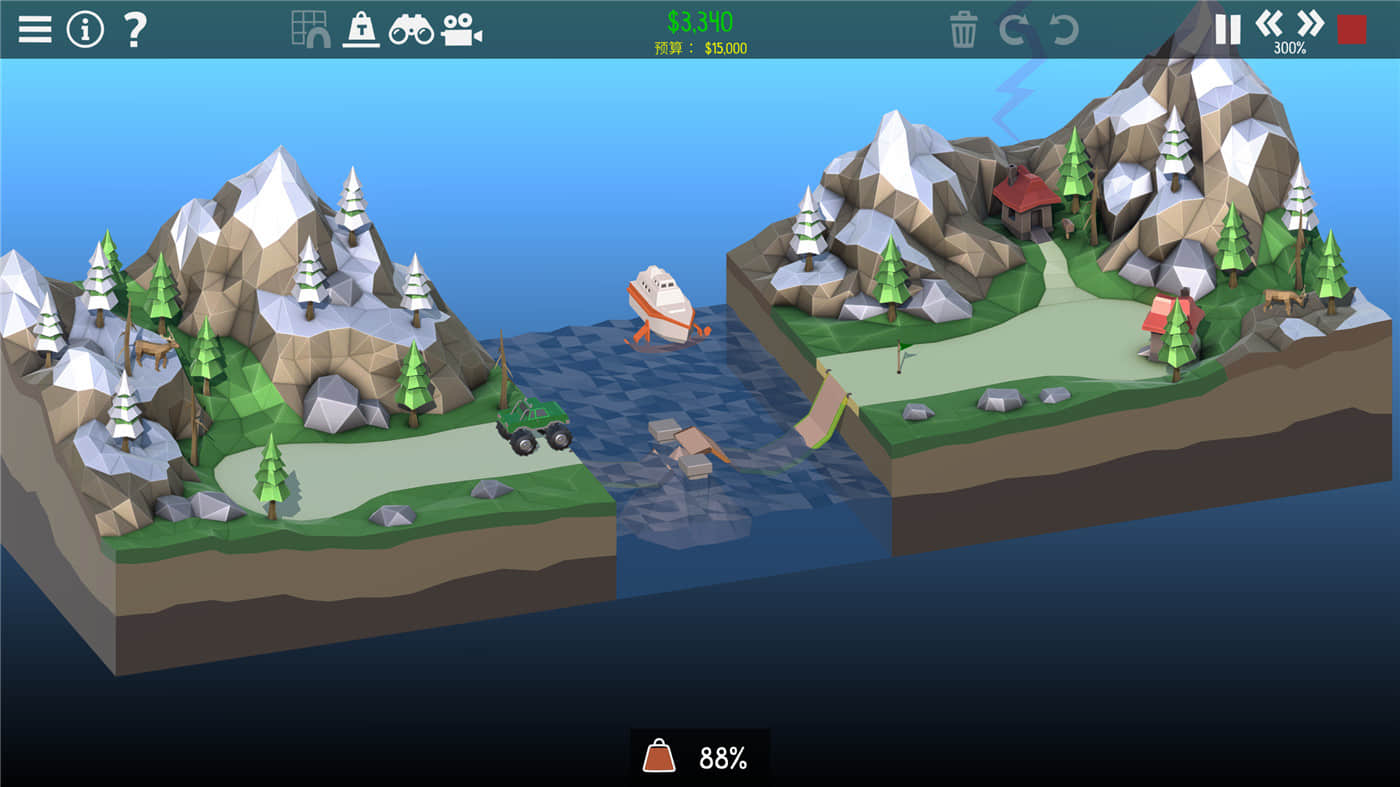View level information via info icon
The image size is (1400, 787).
(x=85, y=28)
